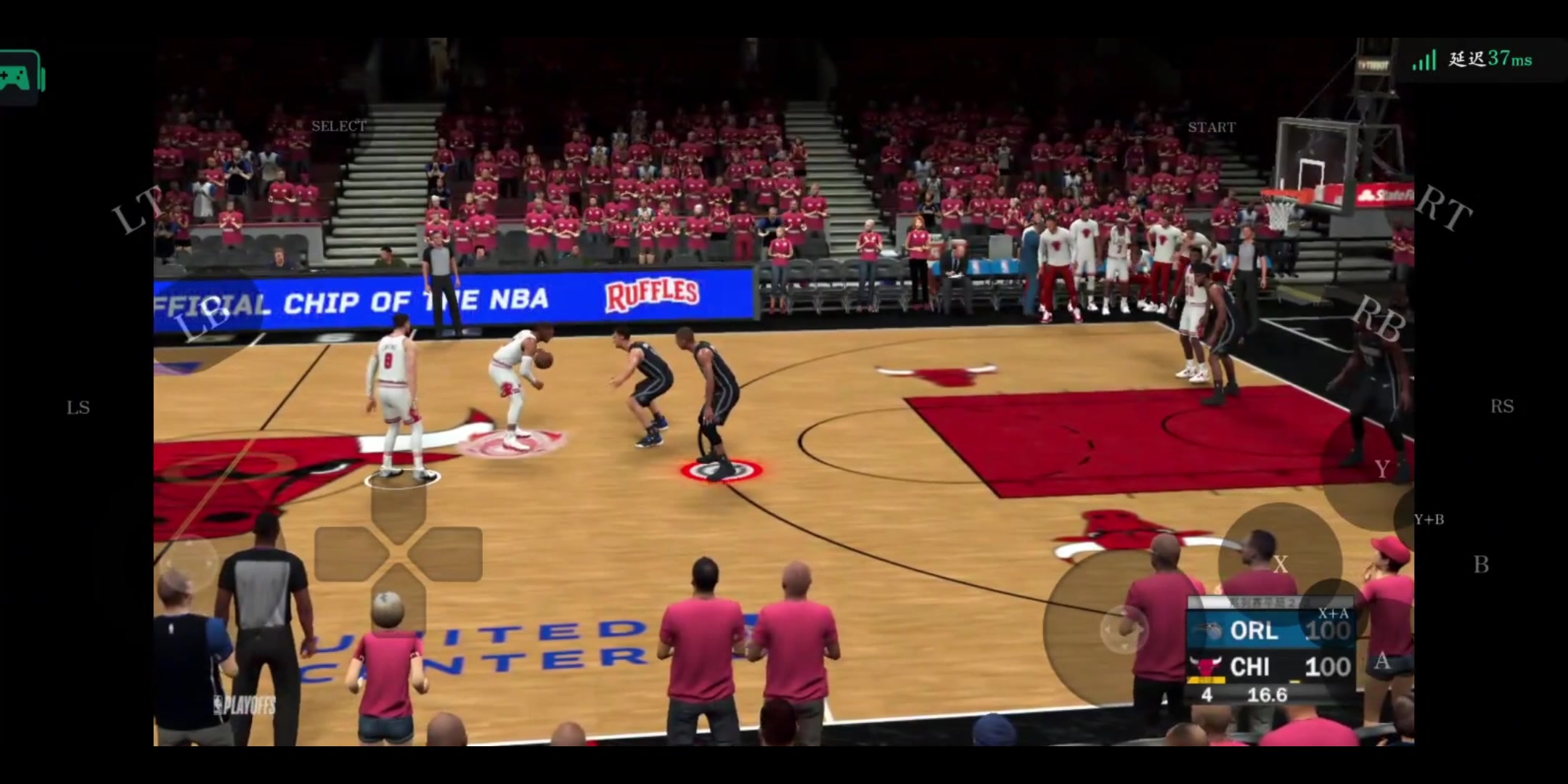The width and height of the screenshot is (1568, 784).
Task: Tap the X touch button
Action: [1281, 565]
